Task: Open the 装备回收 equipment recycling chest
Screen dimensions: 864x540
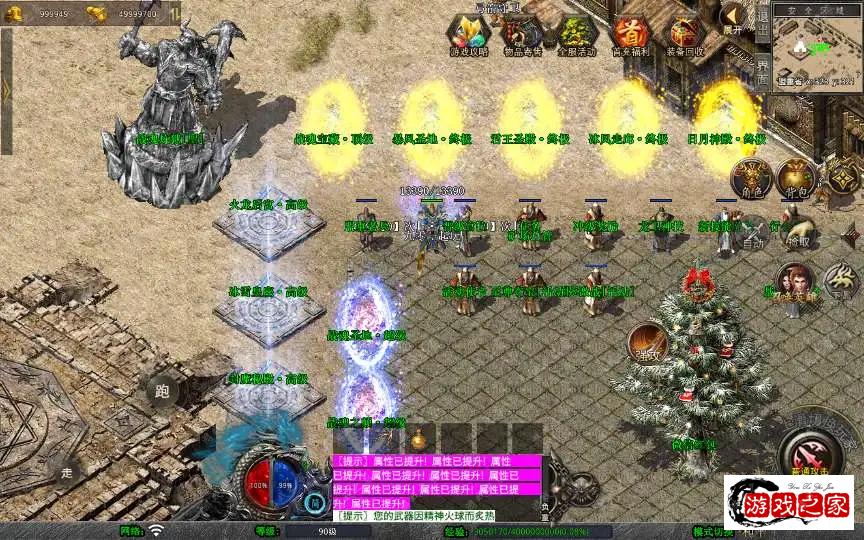Action: coord(686,35)
